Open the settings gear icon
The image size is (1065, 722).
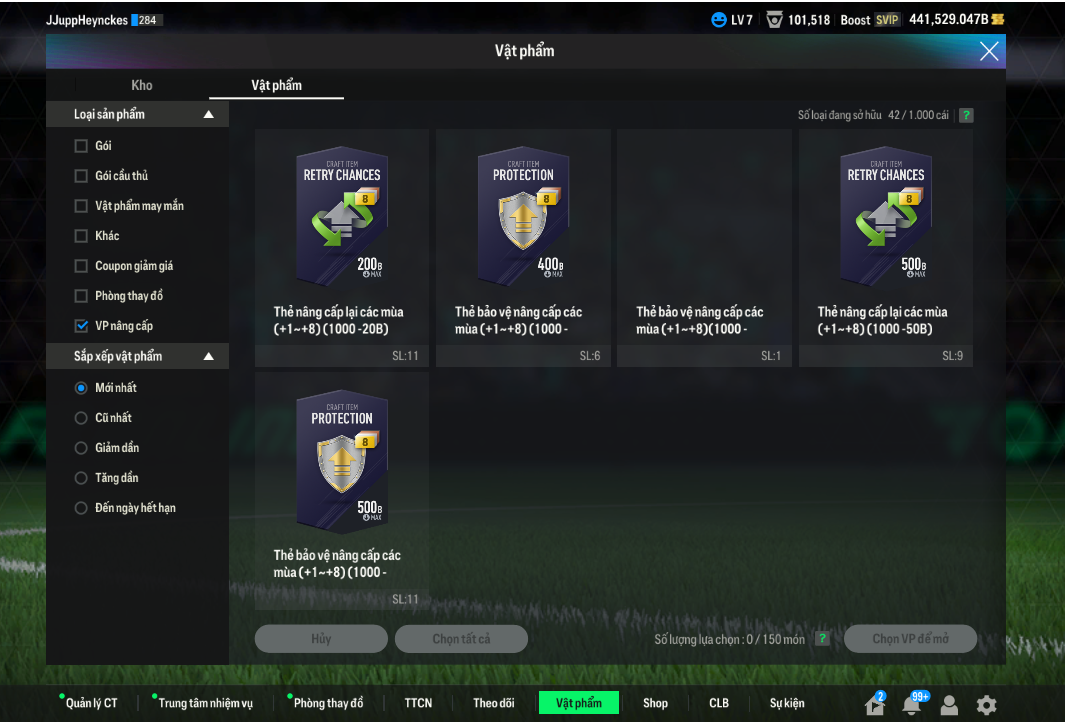[x=986, y=705]
